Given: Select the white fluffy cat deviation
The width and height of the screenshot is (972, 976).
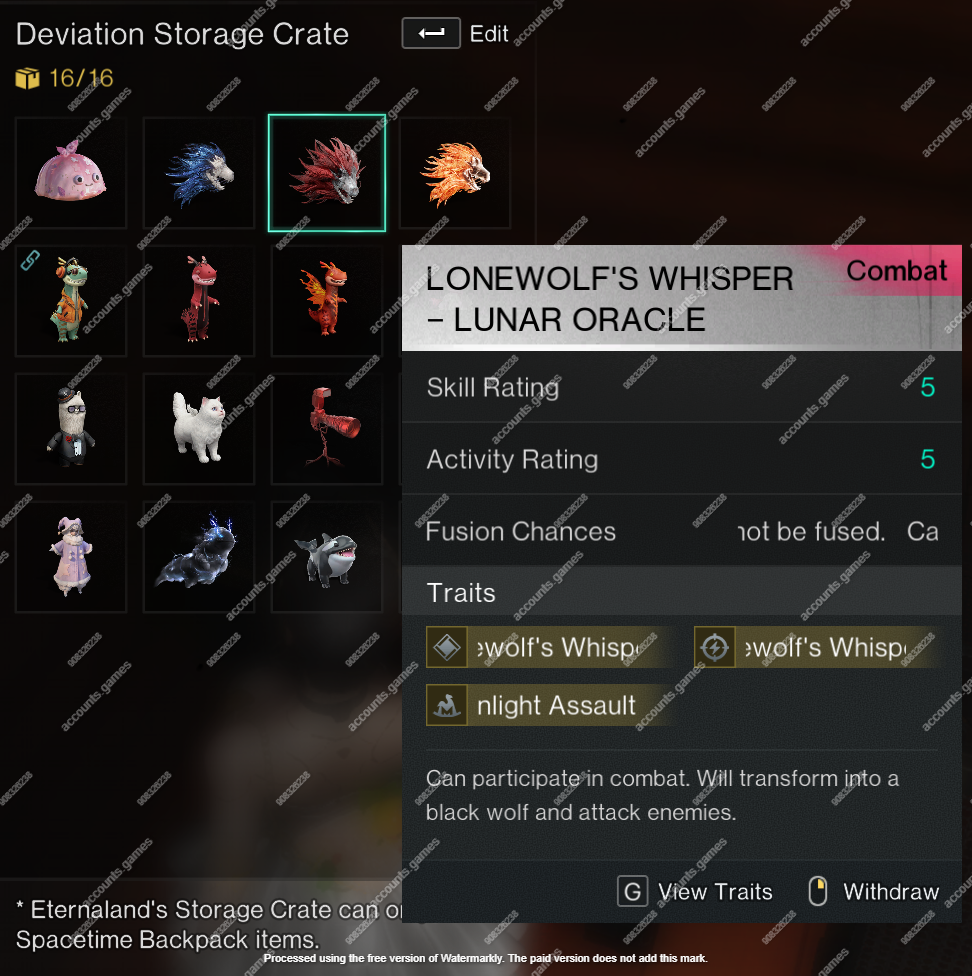Looking at the screenshot, I should pos(199,429).
